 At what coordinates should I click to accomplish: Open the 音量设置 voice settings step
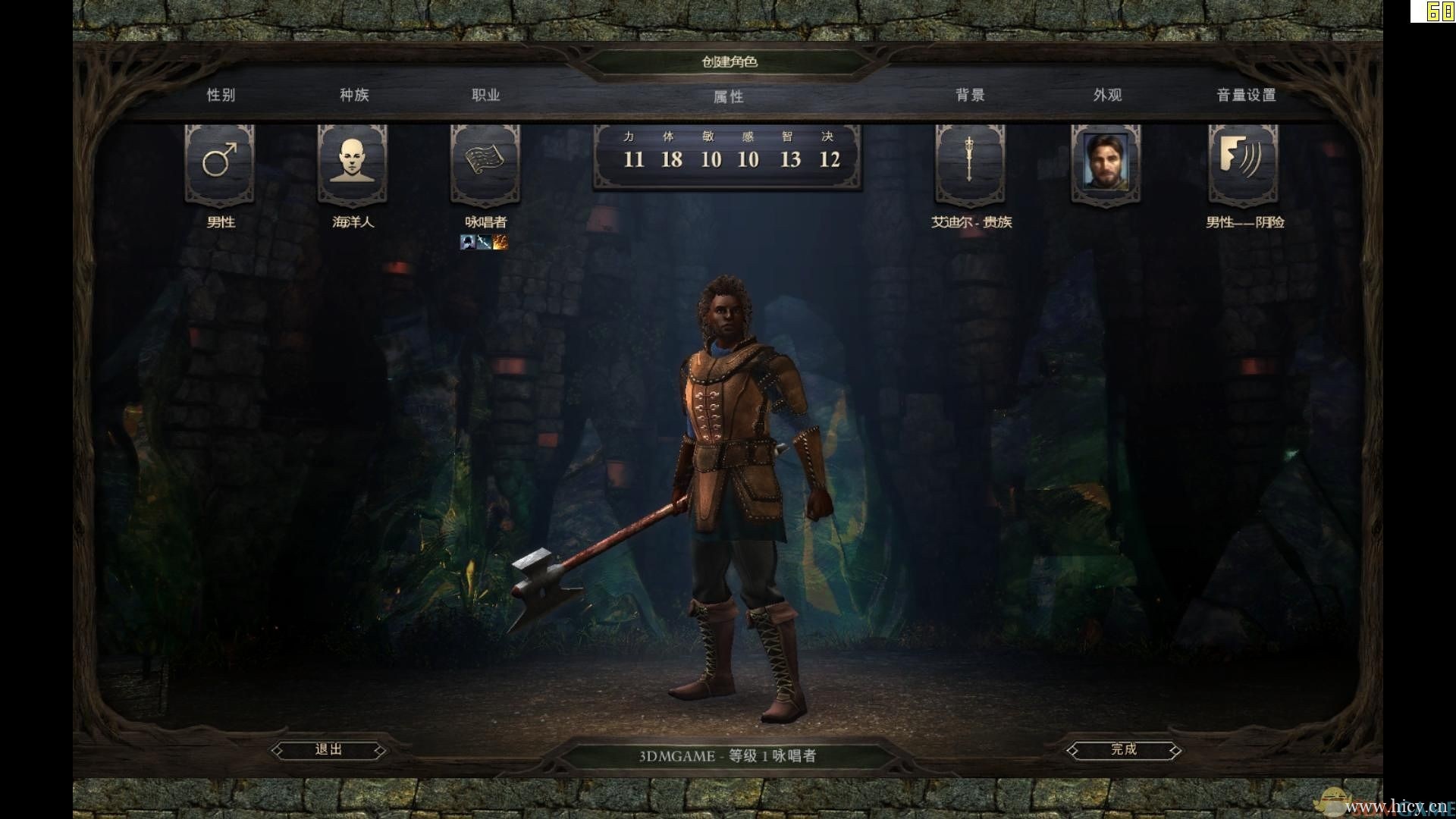tap(1246, 95)
